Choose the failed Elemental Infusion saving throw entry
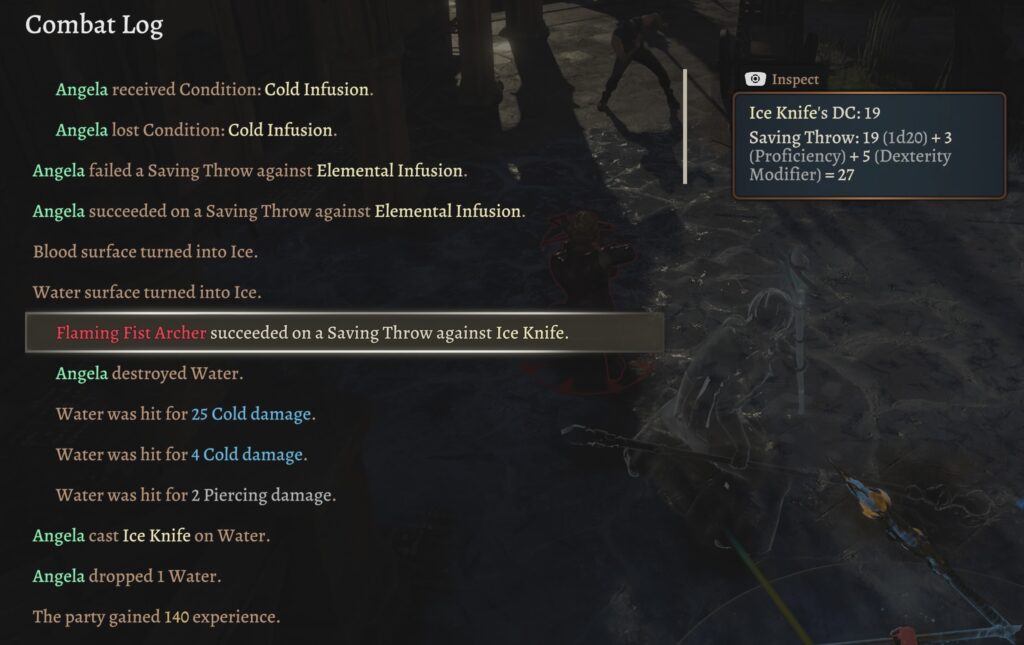 pyautogui.click(x=250, y=171)
